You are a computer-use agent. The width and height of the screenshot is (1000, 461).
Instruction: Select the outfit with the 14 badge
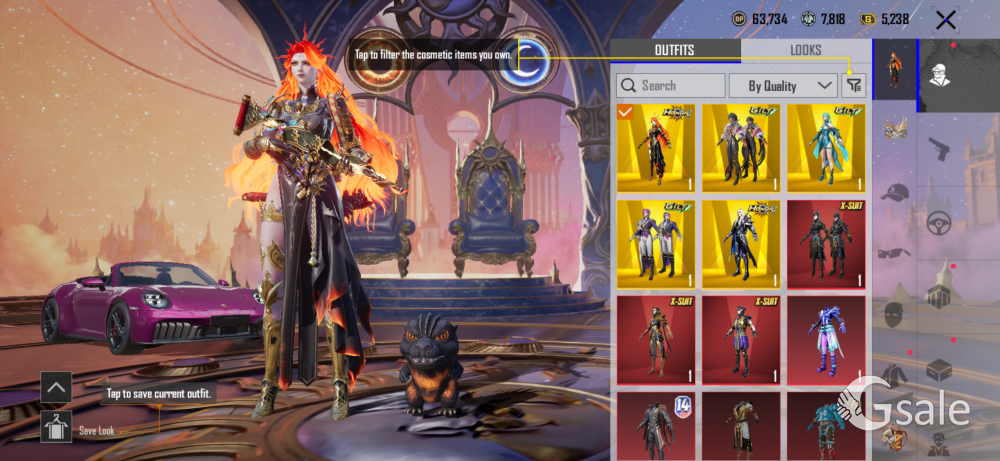pos(656,427)
